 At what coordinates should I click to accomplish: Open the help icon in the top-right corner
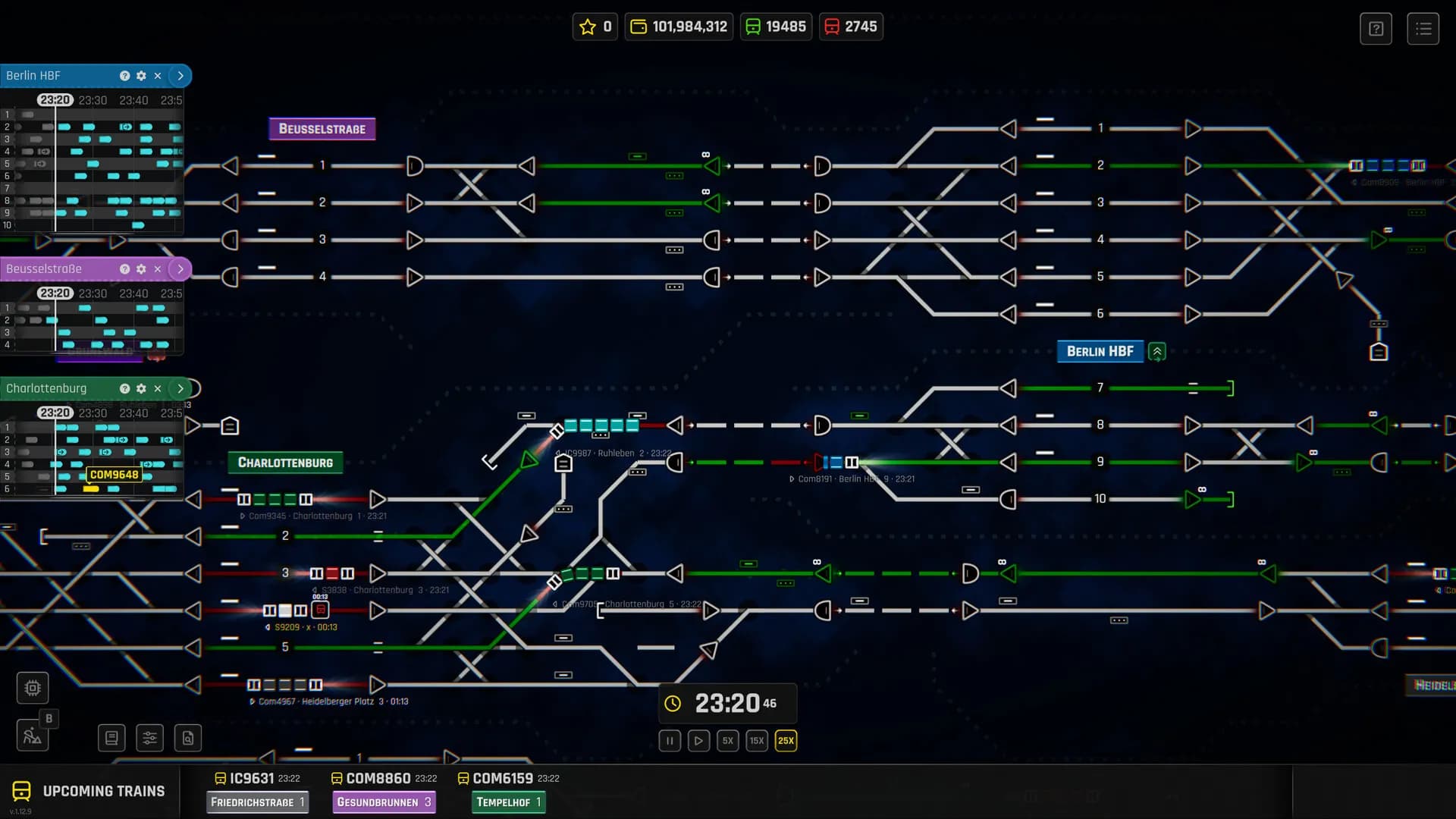(x=1376, y=28)
